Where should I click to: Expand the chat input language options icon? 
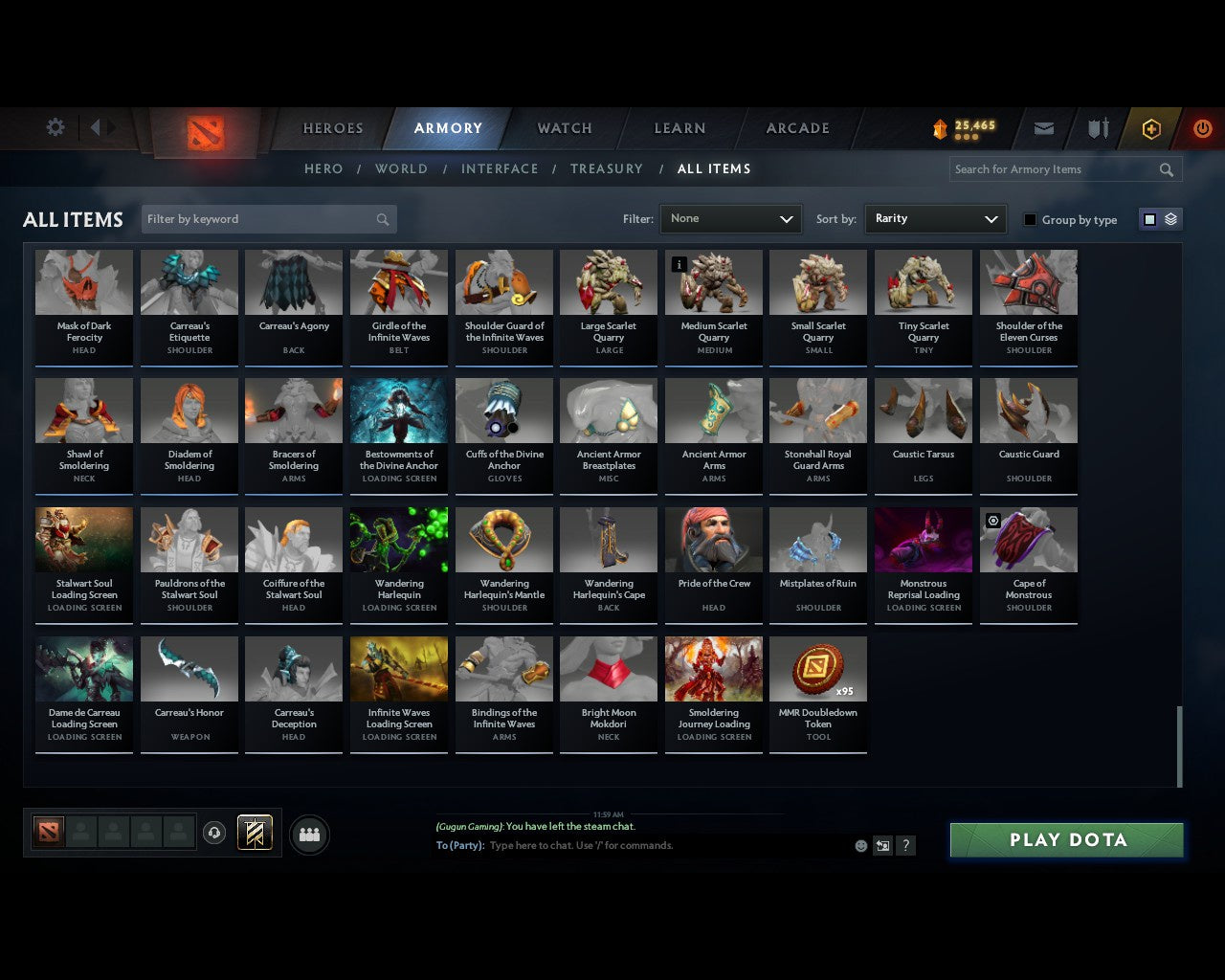click(882, 846)
